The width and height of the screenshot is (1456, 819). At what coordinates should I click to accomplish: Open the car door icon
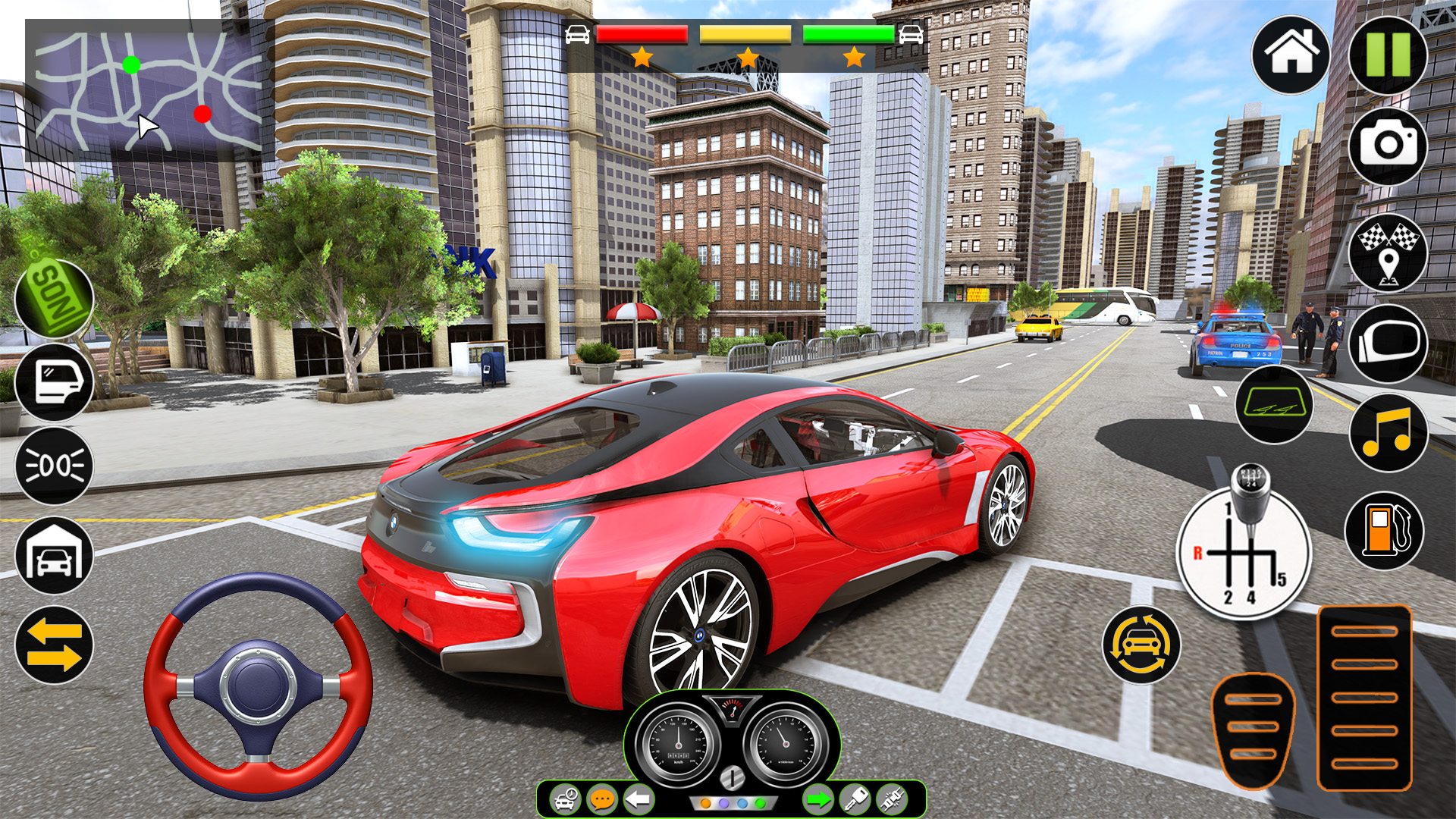pos(54,381)
